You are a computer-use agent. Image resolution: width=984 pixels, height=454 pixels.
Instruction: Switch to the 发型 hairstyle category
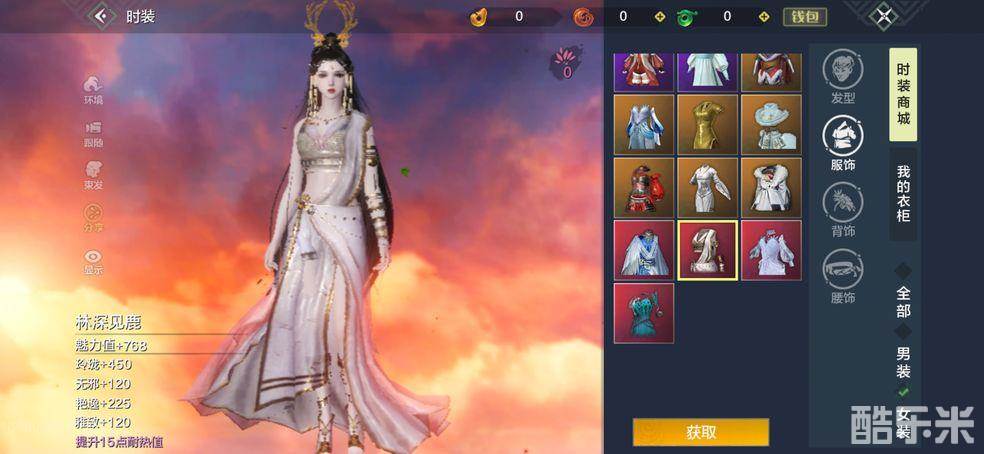[x=842, y=76]
